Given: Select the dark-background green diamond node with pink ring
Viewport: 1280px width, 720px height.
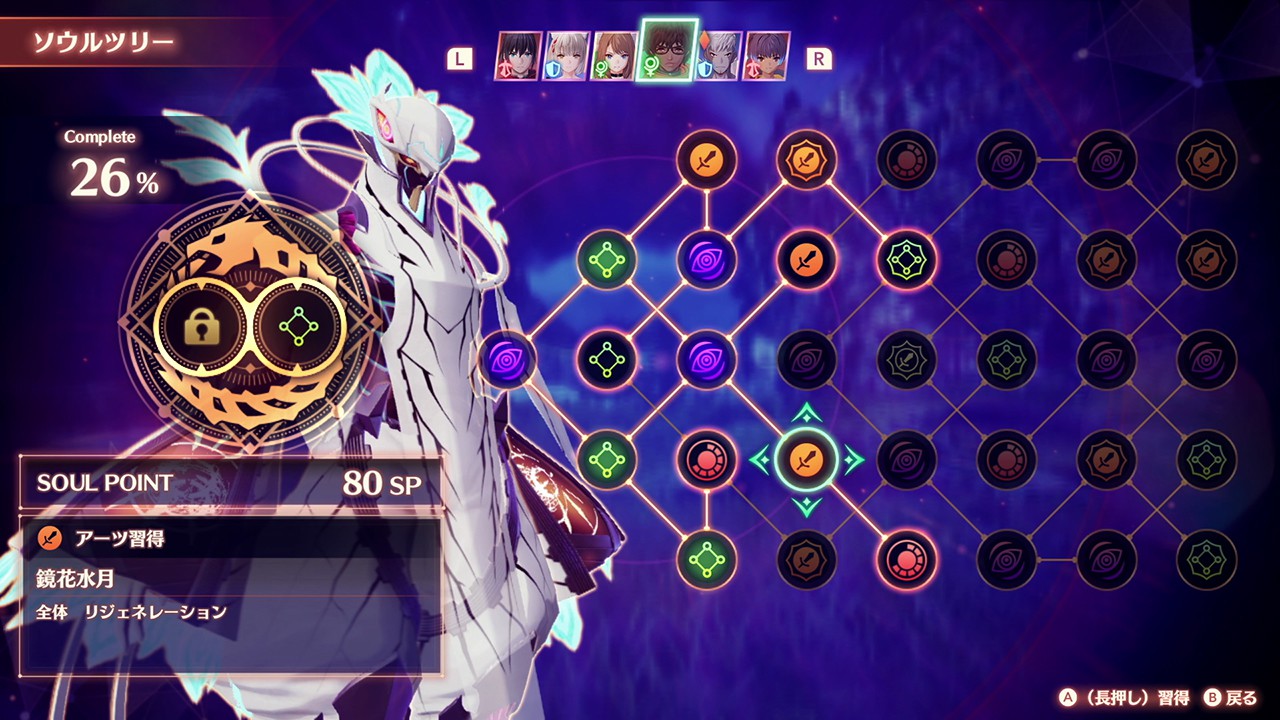Looking at the screenshot, I should pyautogui.click(x=606, y=359).
